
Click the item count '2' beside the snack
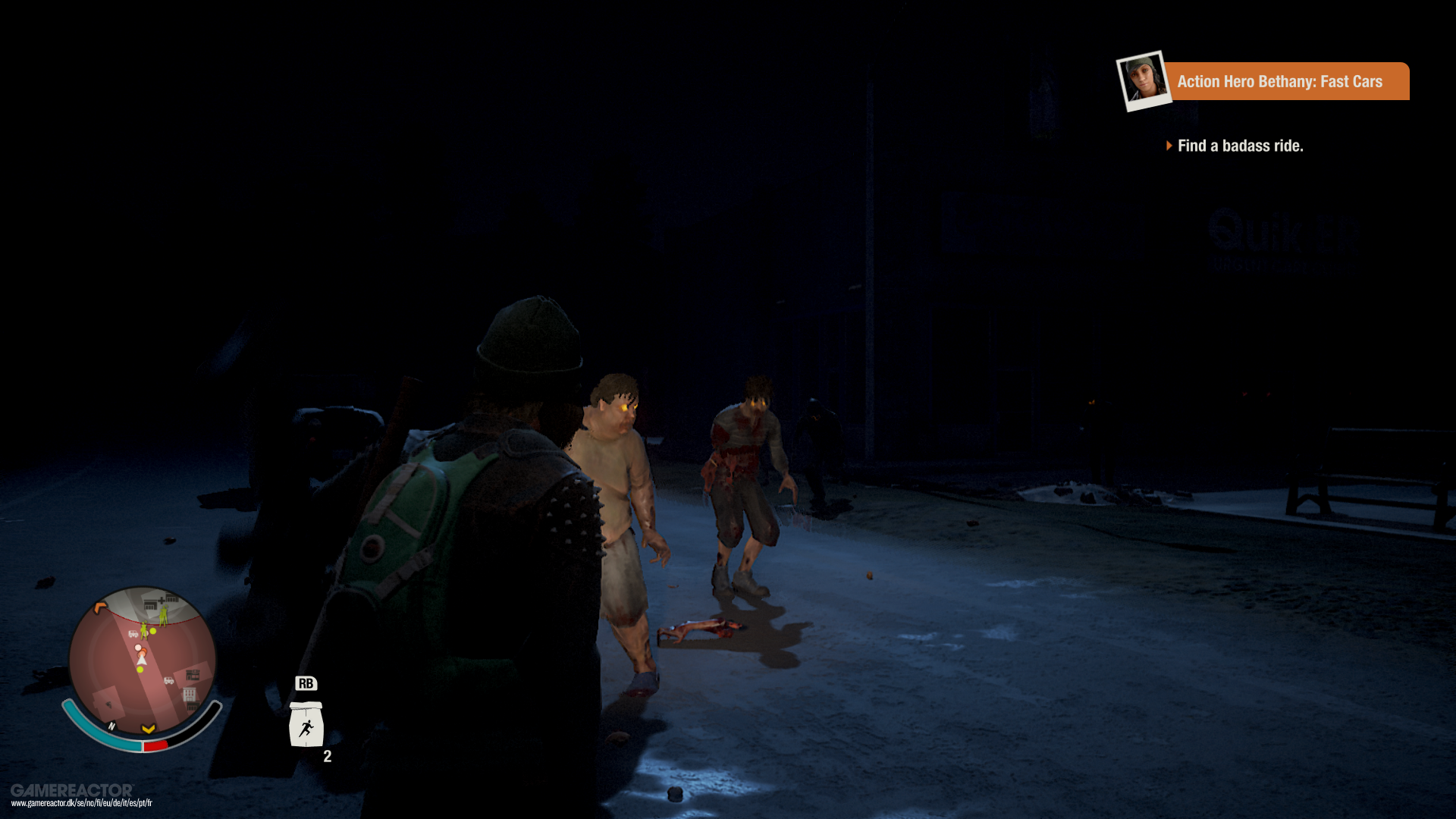pyautogui.click(x=326, y=756)
